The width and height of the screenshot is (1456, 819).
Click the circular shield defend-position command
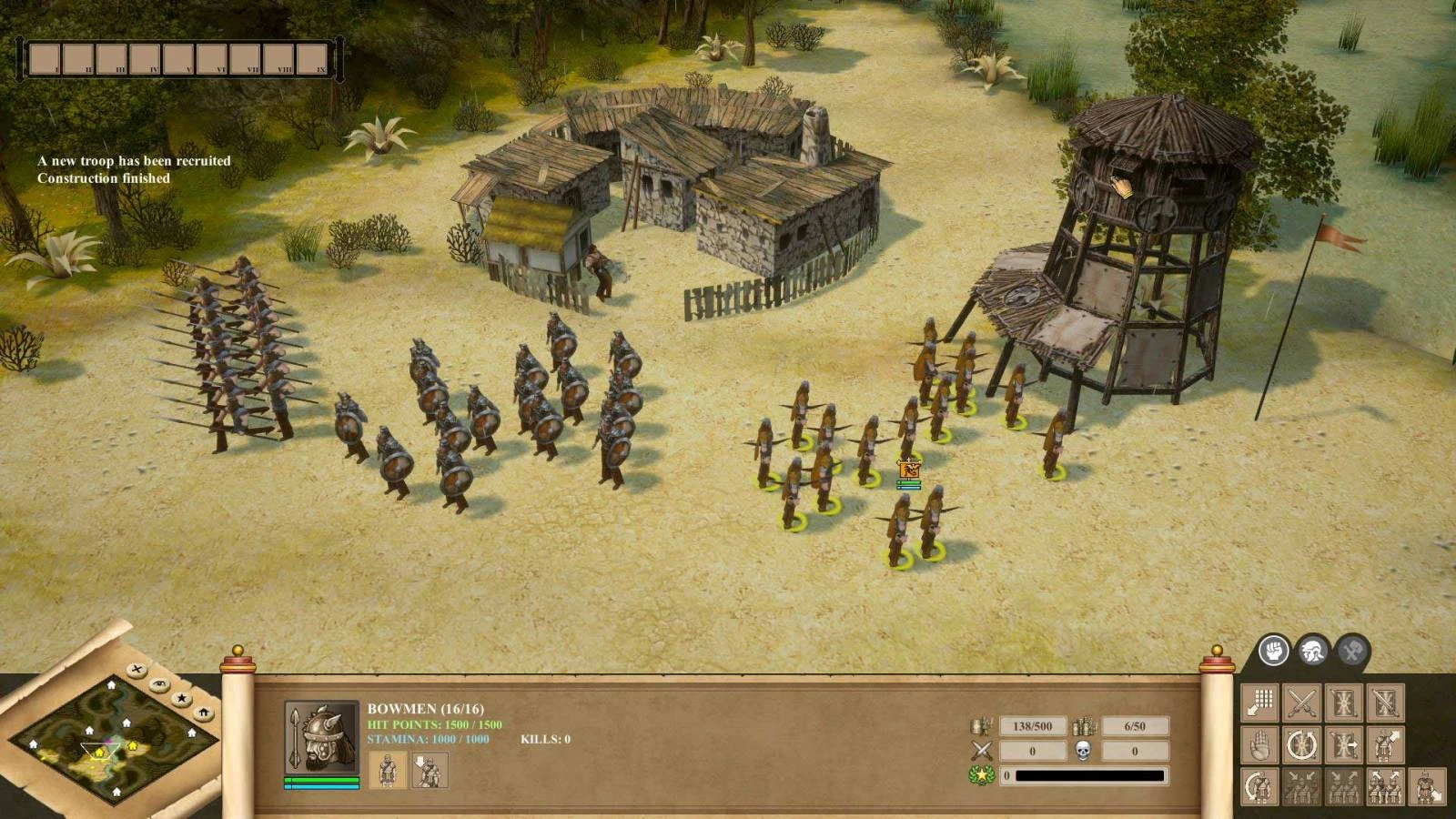(1300, 744)
